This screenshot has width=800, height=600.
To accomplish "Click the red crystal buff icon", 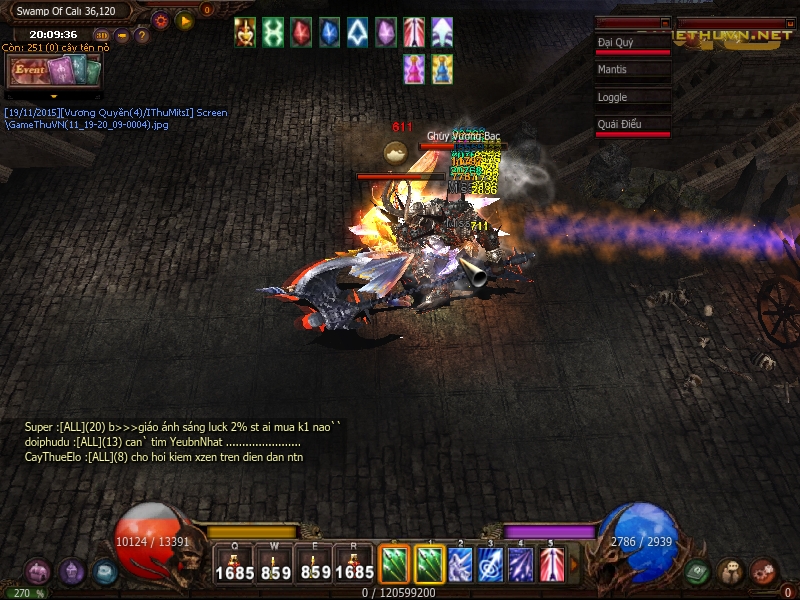I will (301, 33).
